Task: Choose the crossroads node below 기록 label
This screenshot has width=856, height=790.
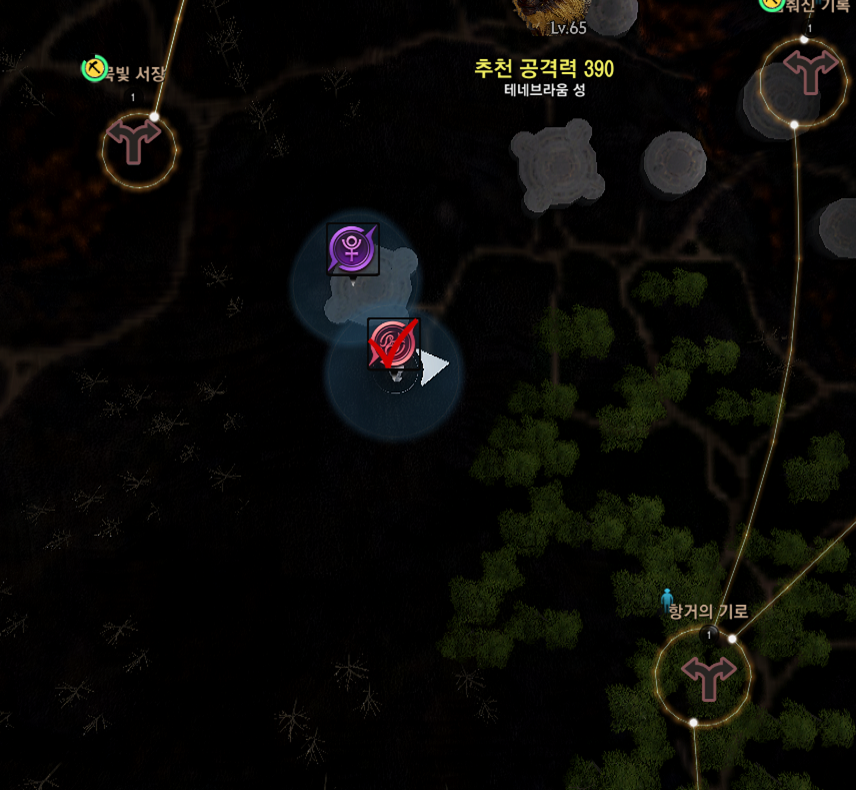Action: (x=804, y=78)
